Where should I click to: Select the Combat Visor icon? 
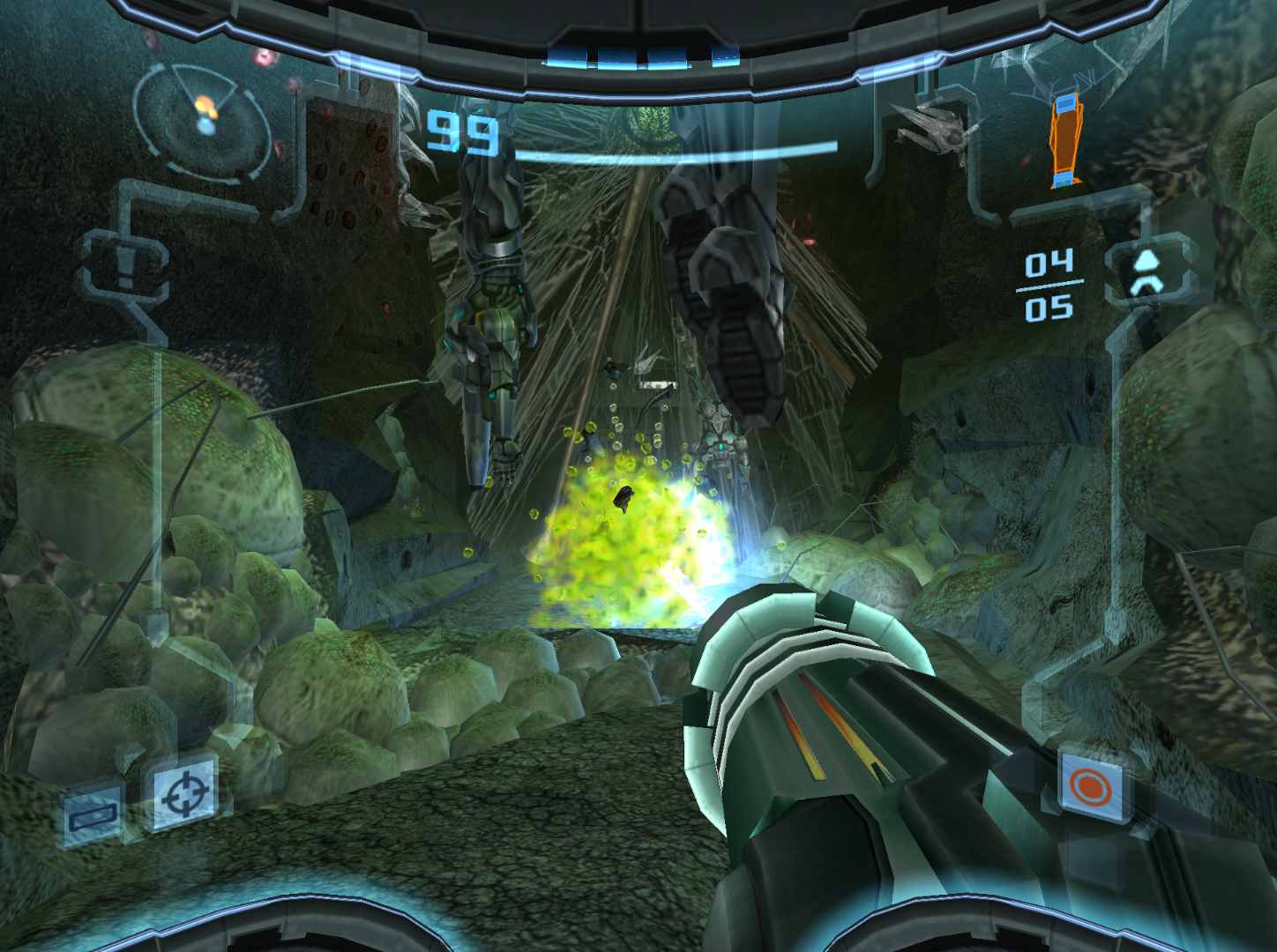coord(93,815)
